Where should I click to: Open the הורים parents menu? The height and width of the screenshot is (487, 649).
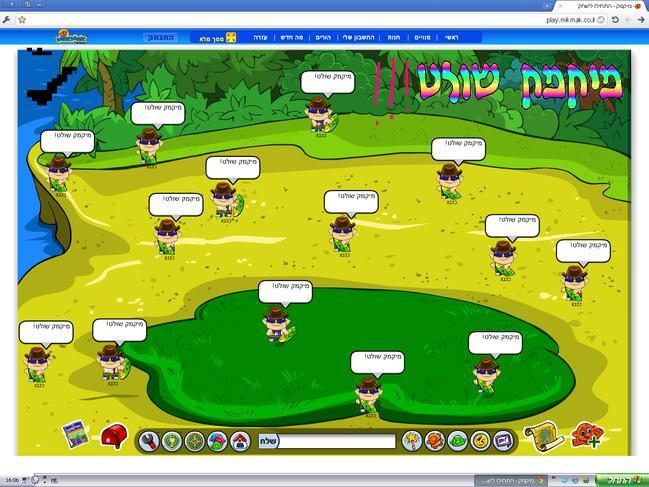click(x=322, y=37)
